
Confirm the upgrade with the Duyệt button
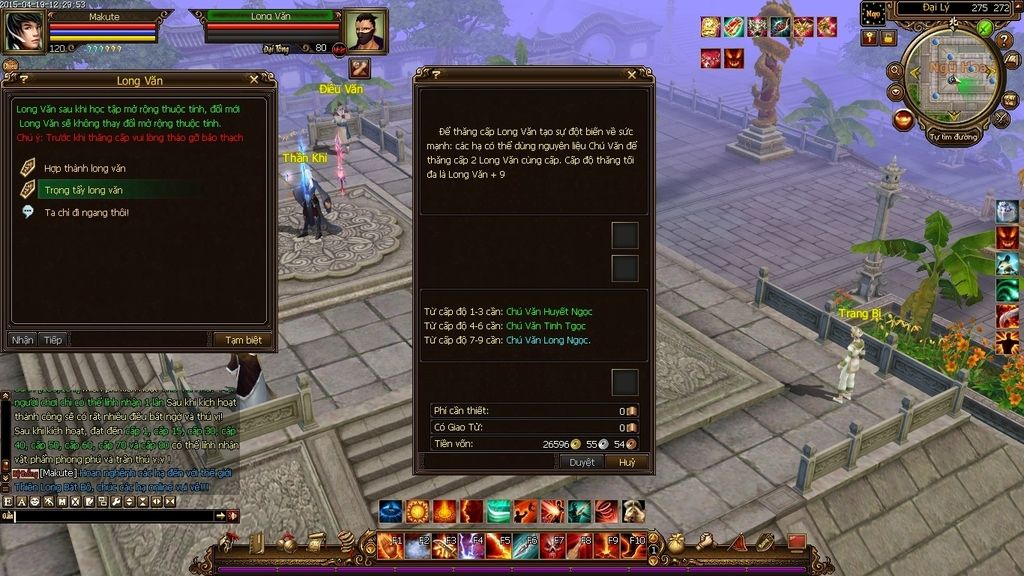[582, 462]
